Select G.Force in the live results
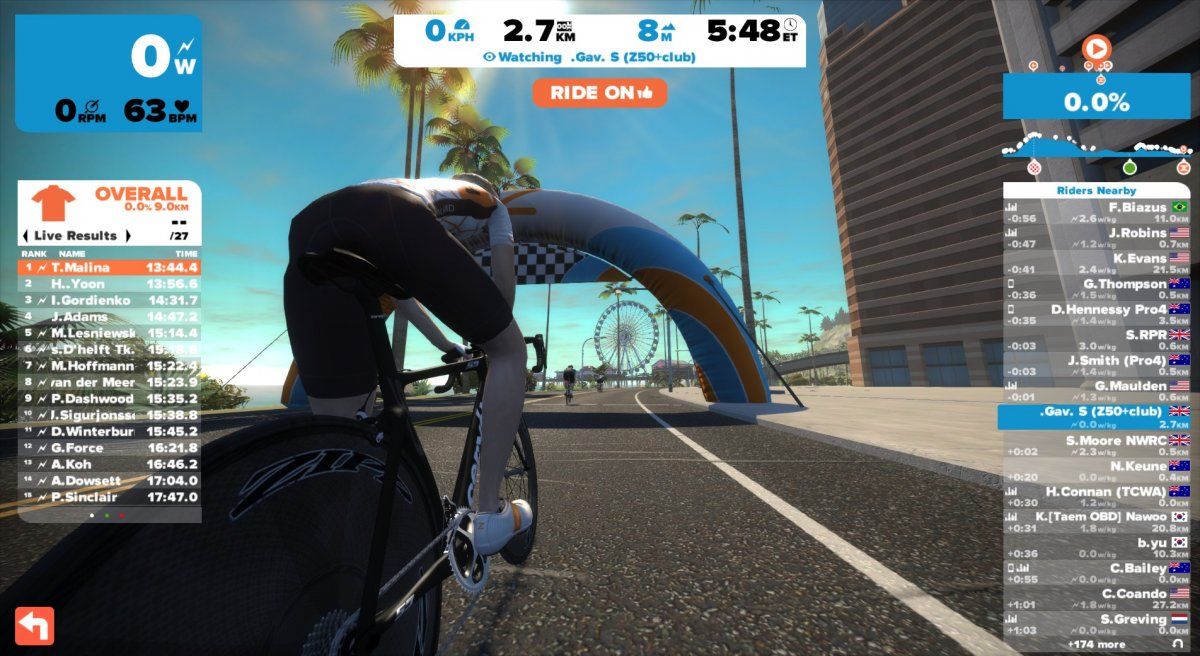Viewport: 1200px width, 656px height. 110,447
